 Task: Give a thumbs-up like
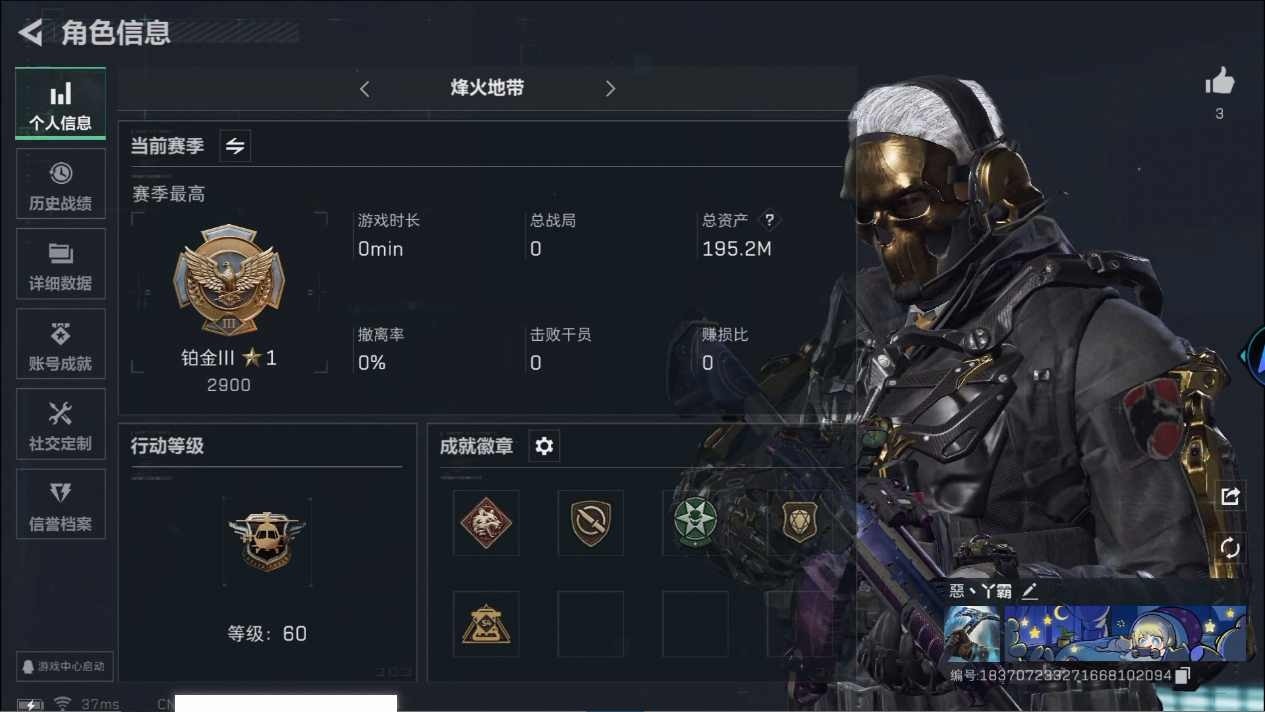(1219, 83)
